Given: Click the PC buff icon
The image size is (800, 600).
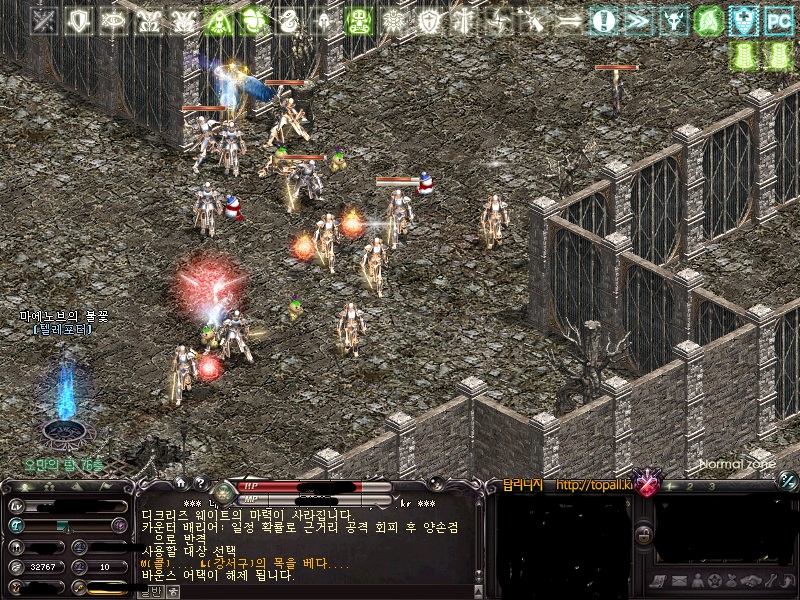Looking at the screenshot, I should [778, 19].
